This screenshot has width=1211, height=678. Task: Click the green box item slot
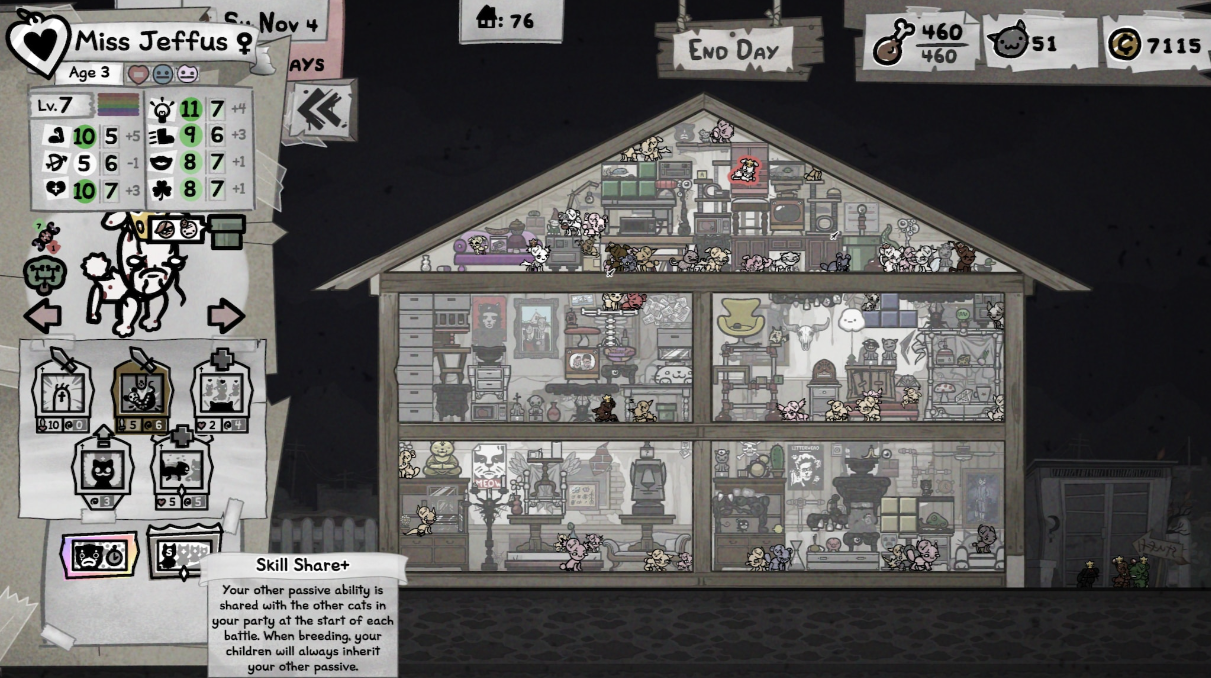227,230
